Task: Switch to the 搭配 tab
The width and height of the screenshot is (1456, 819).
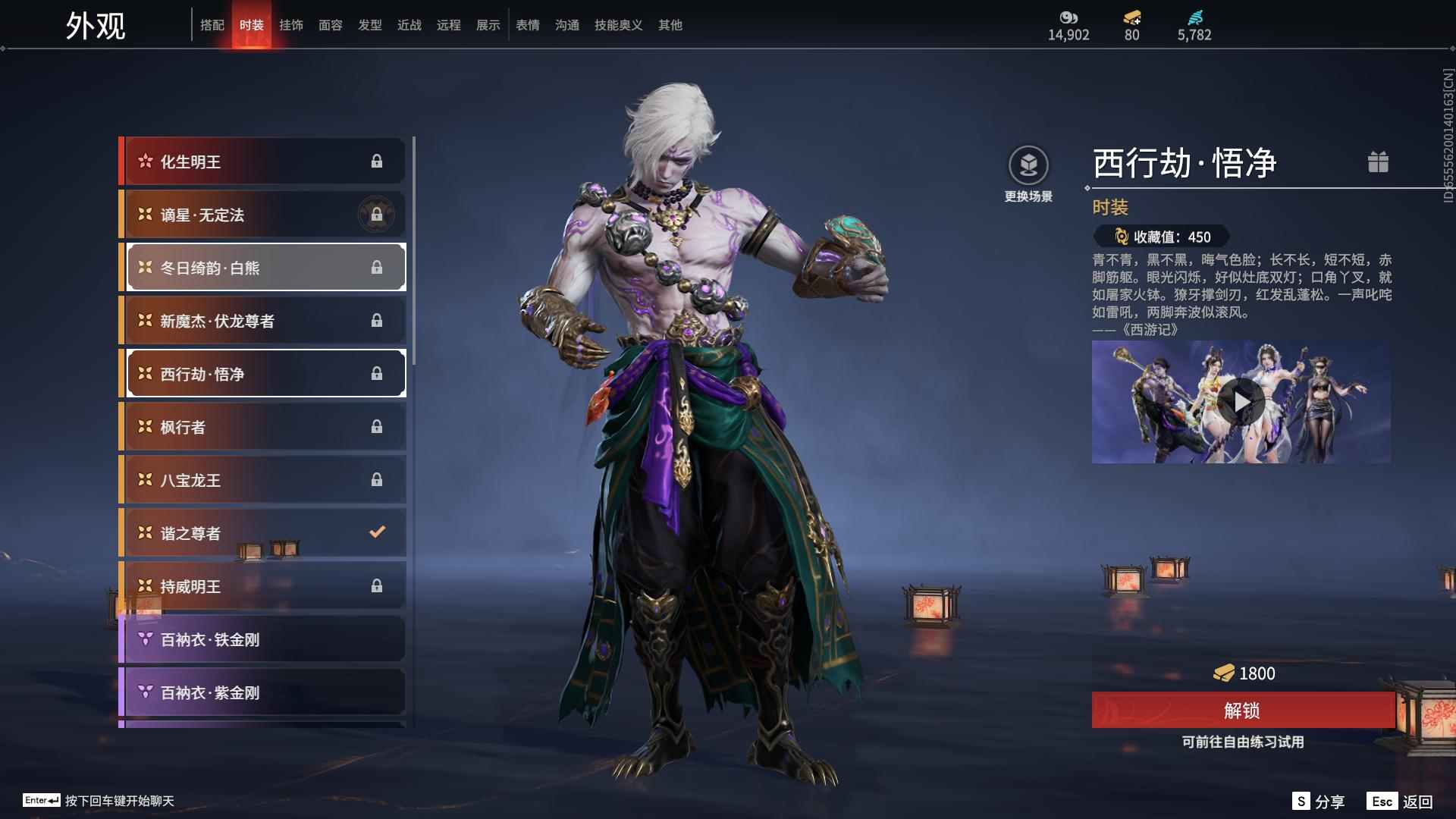Action: [x=212, y=25]
